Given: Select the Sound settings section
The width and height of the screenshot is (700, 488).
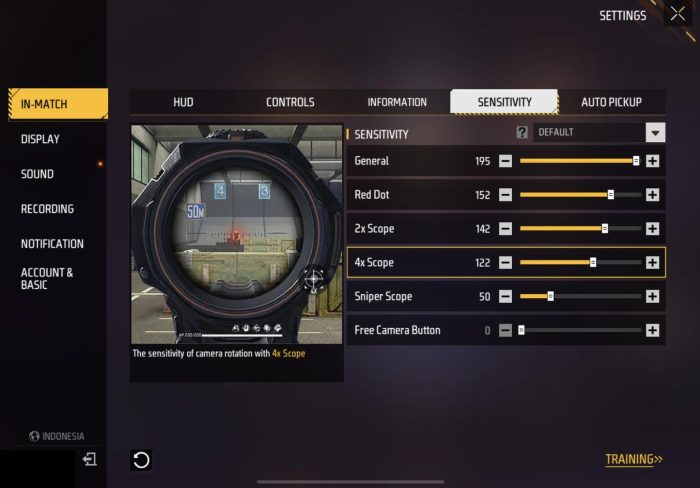Looking at the screenshot, I should click(37, 174).
